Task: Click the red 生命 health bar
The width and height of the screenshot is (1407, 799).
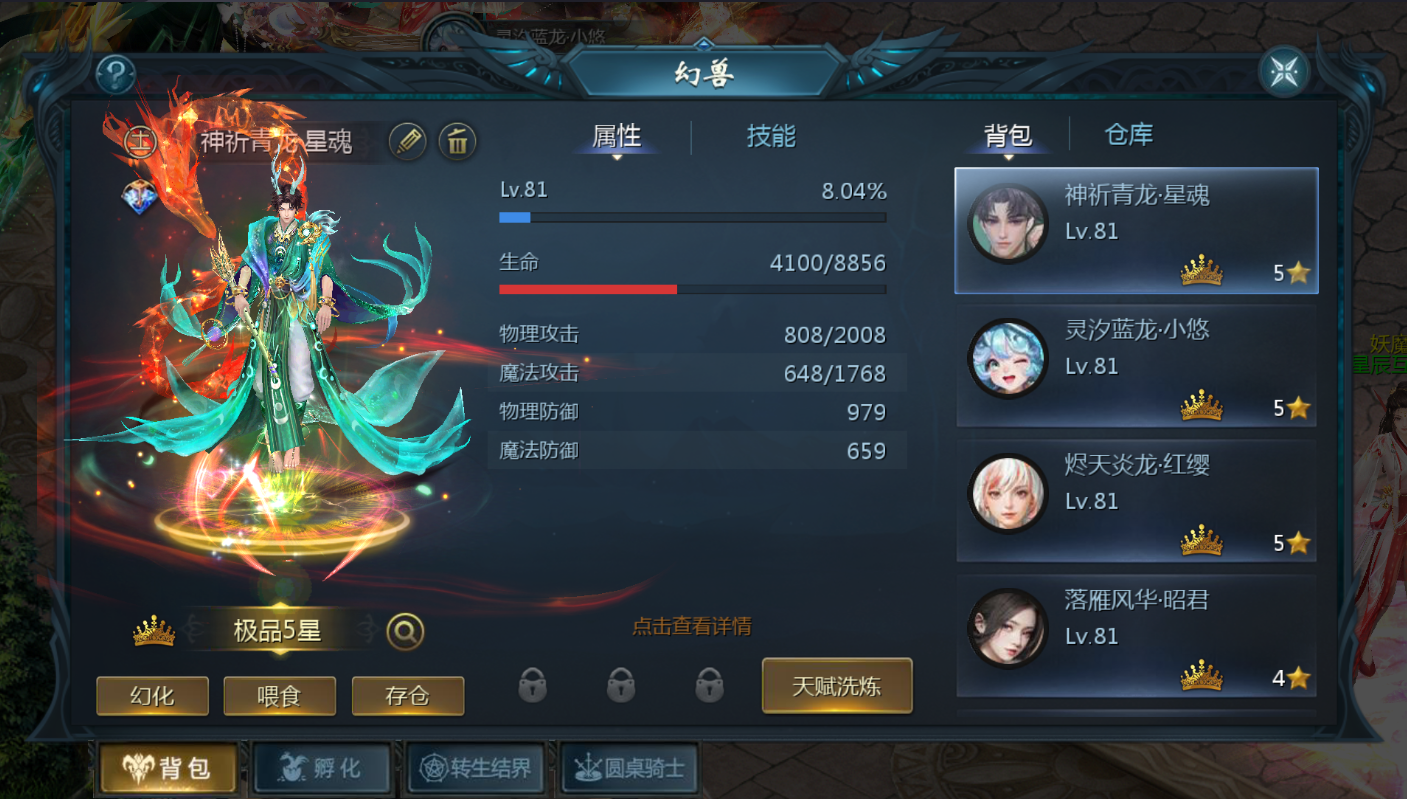Action: click(587, 289)
